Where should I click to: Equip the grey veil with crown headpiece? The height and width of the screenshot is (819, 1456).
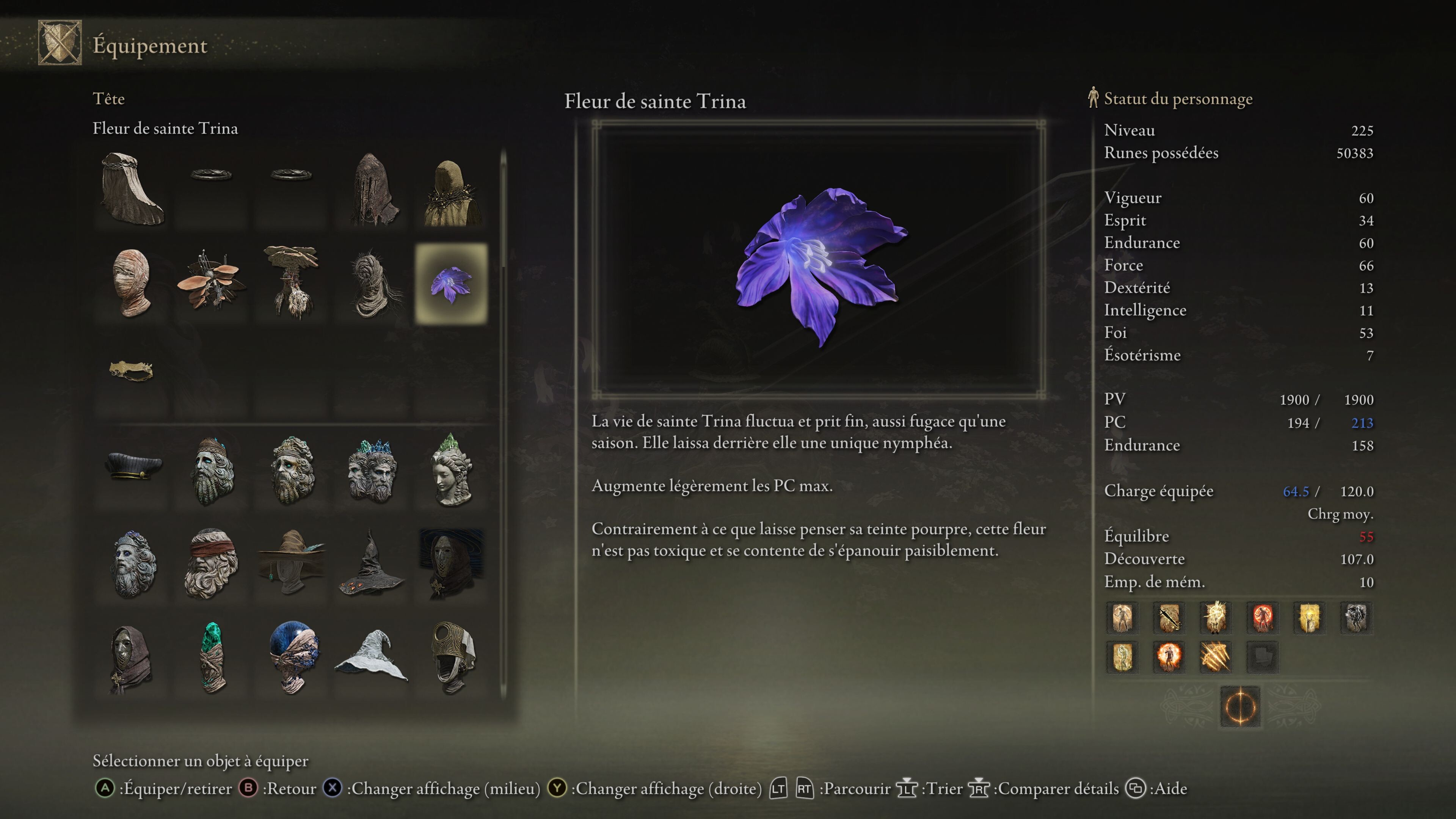132,189
